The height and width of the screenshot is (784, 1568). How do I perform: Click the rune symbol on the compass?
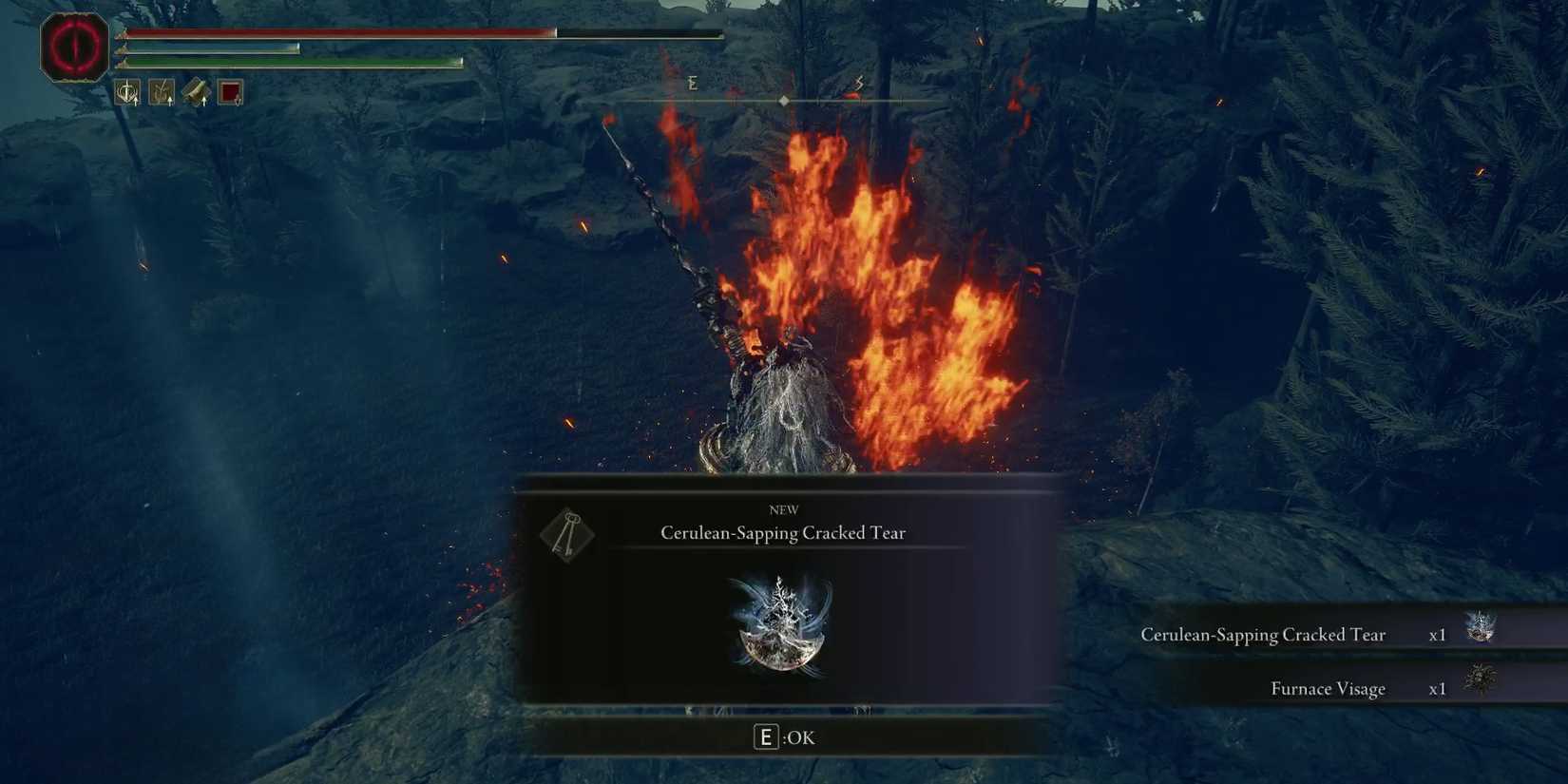tap(693, 83)
